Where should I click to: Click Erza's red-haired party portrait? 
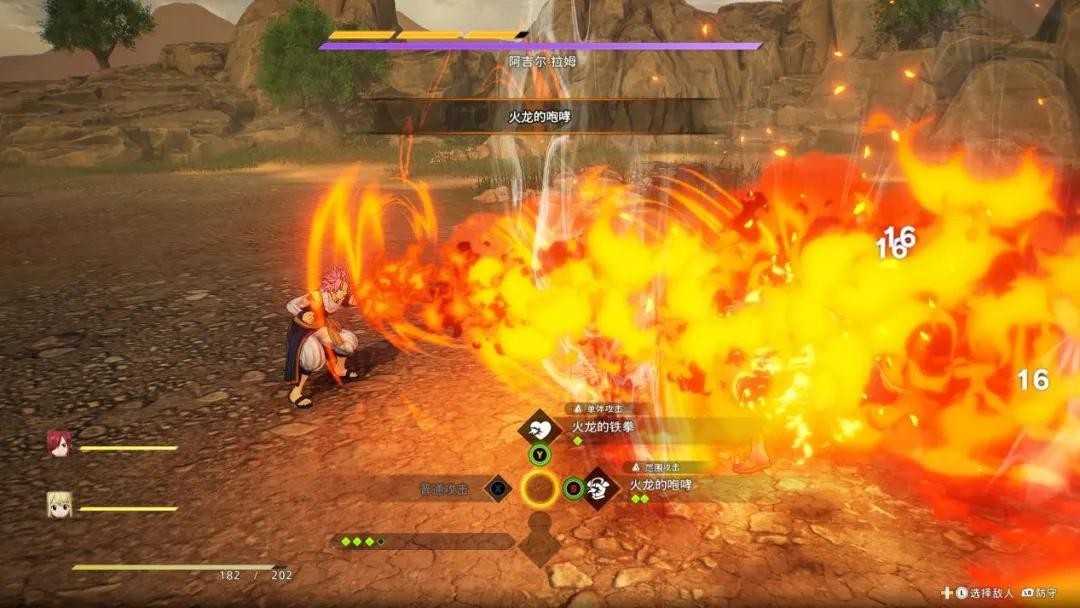click(59, 445)
